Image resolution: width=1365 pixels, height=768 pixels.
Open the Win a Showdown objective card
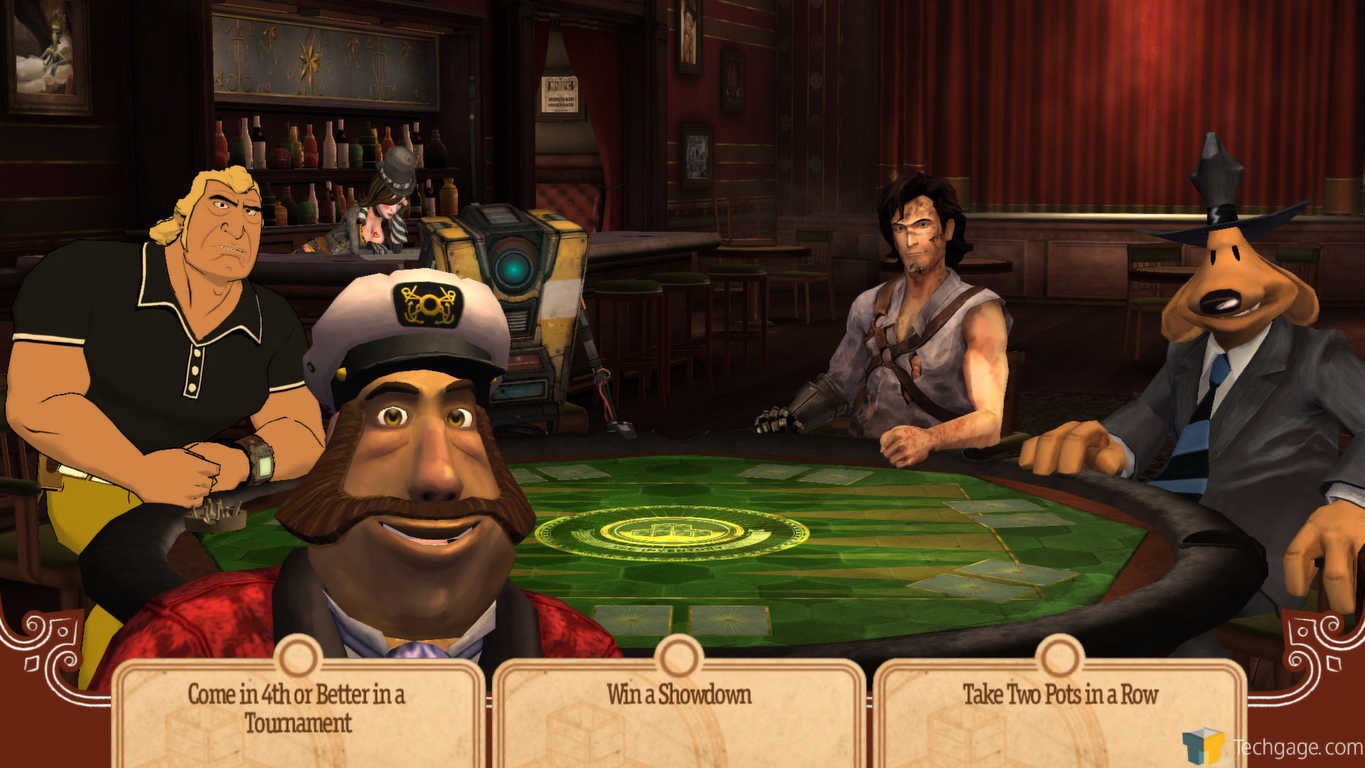[x=678, y=708]
